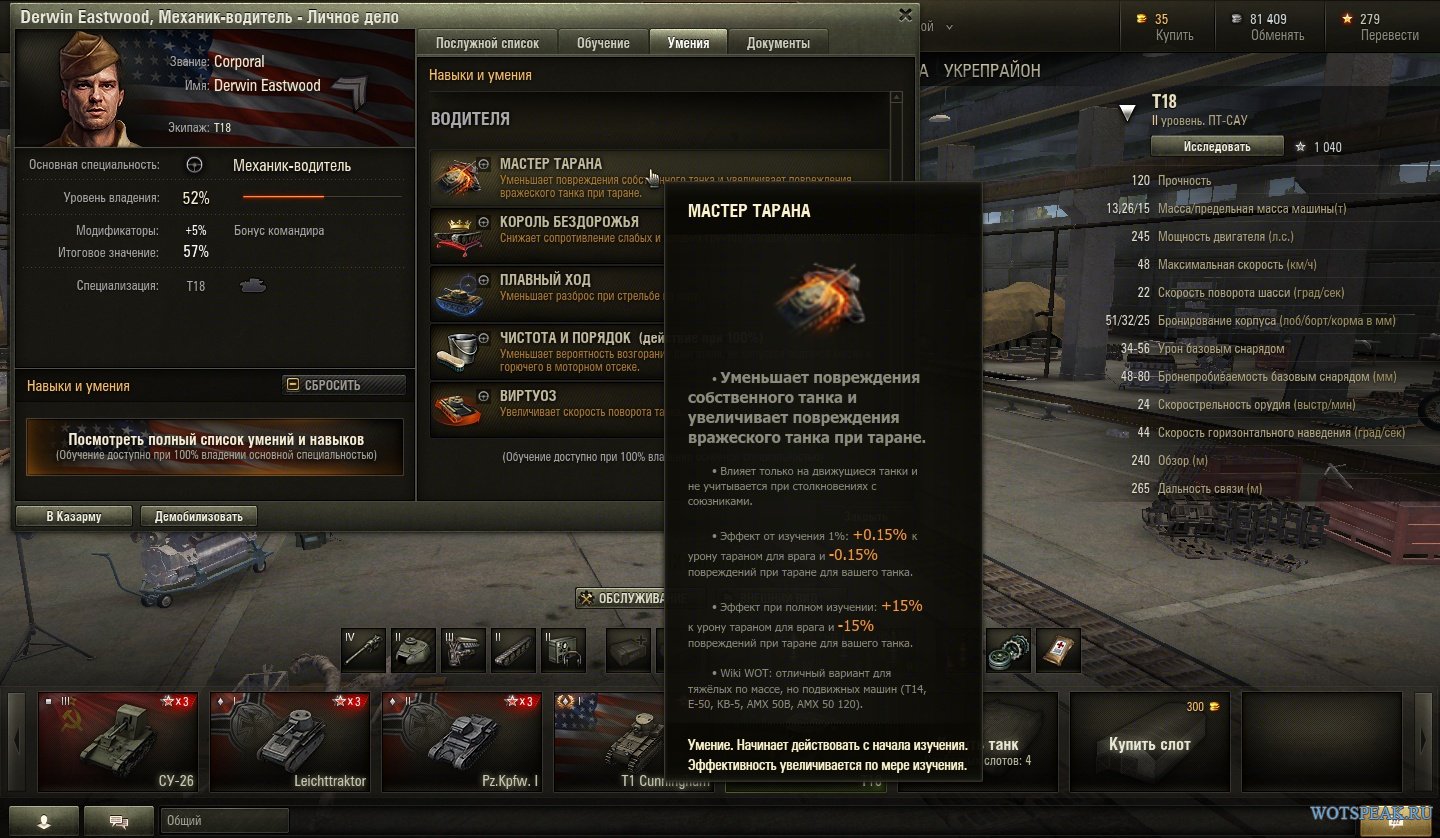1440x838 pixels.
Task: Select the Leichttraktor tank
Action: 290,741
